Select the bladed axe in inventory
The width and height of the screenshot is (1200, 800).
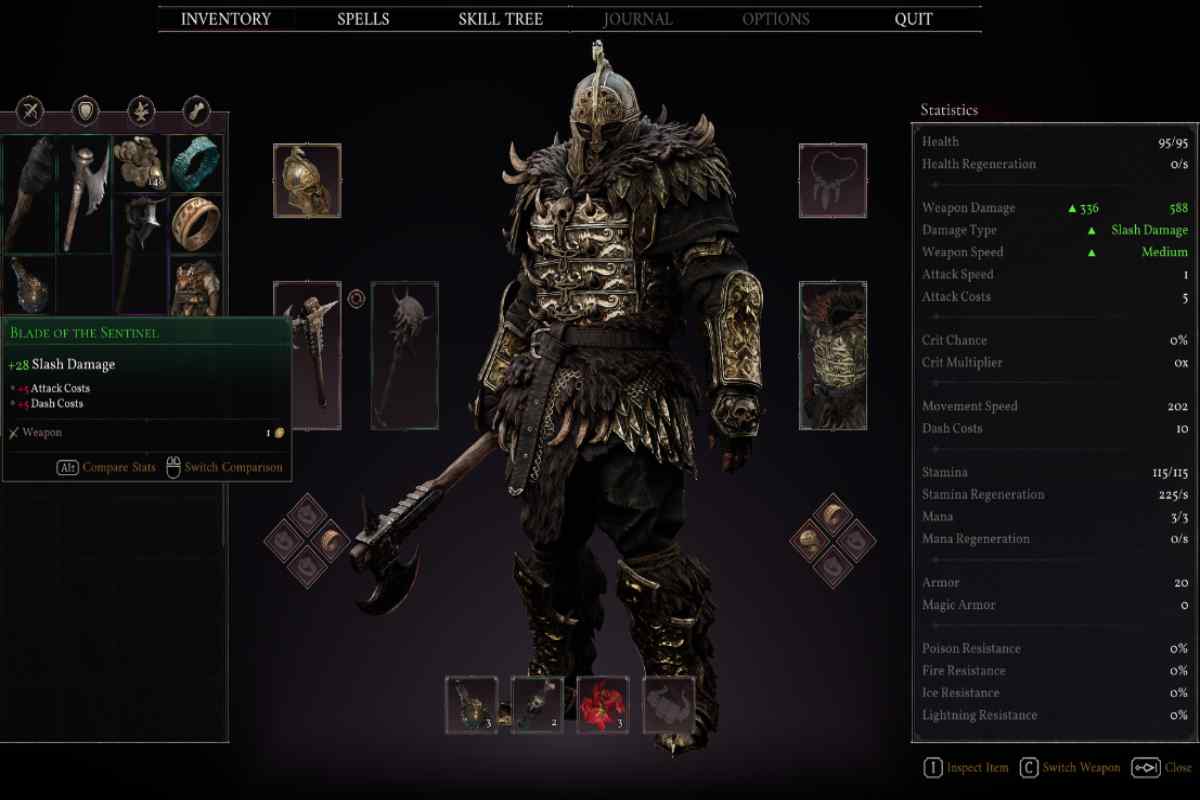point(85,193)
